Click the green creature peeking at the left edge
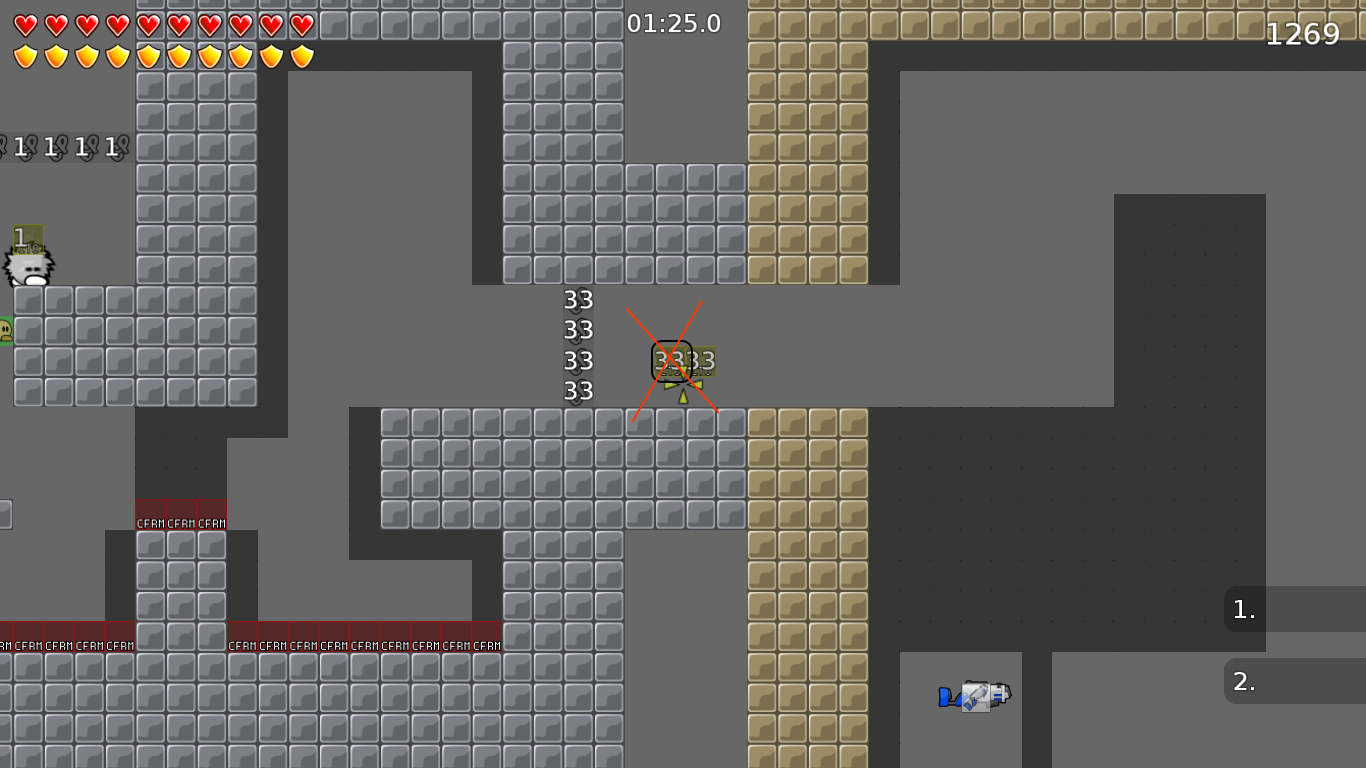 (5, 330)
